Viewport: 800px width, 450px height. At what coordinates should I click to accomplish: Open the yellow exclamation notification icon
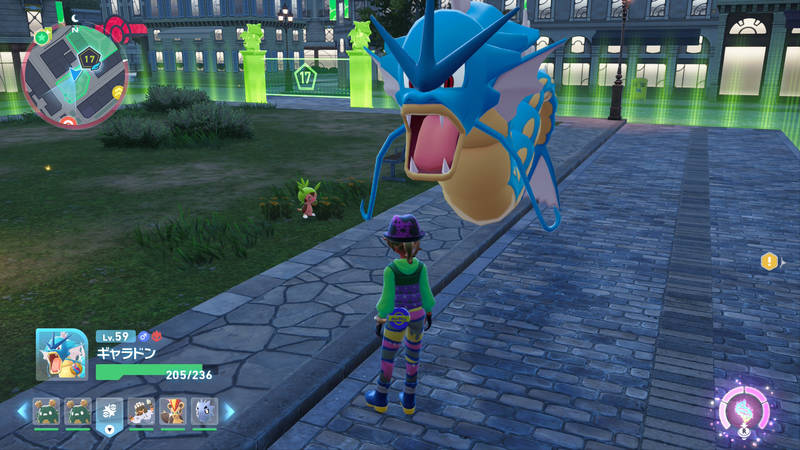click(769, 262)
